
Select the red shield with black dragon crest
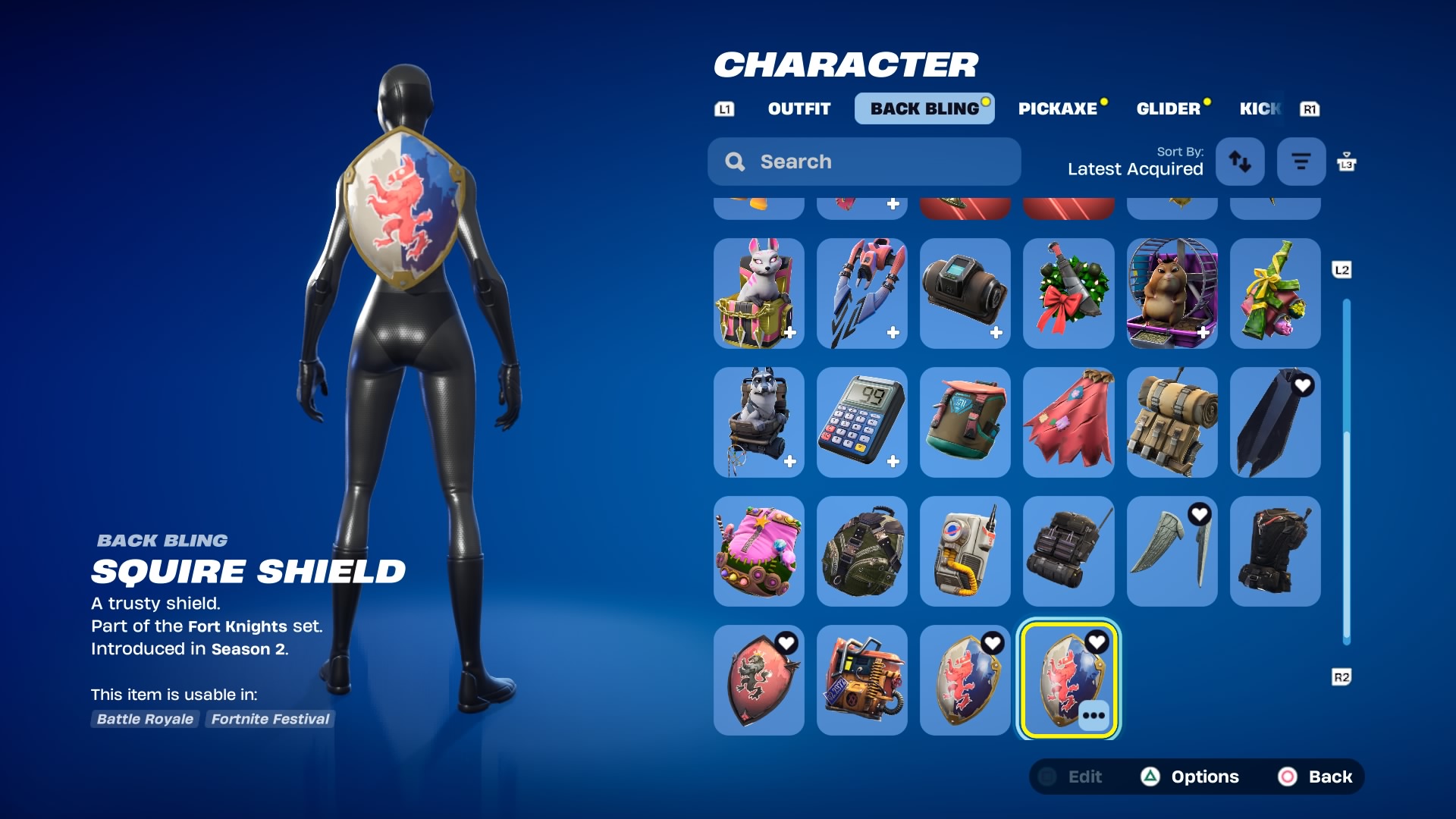pos(758,680)
